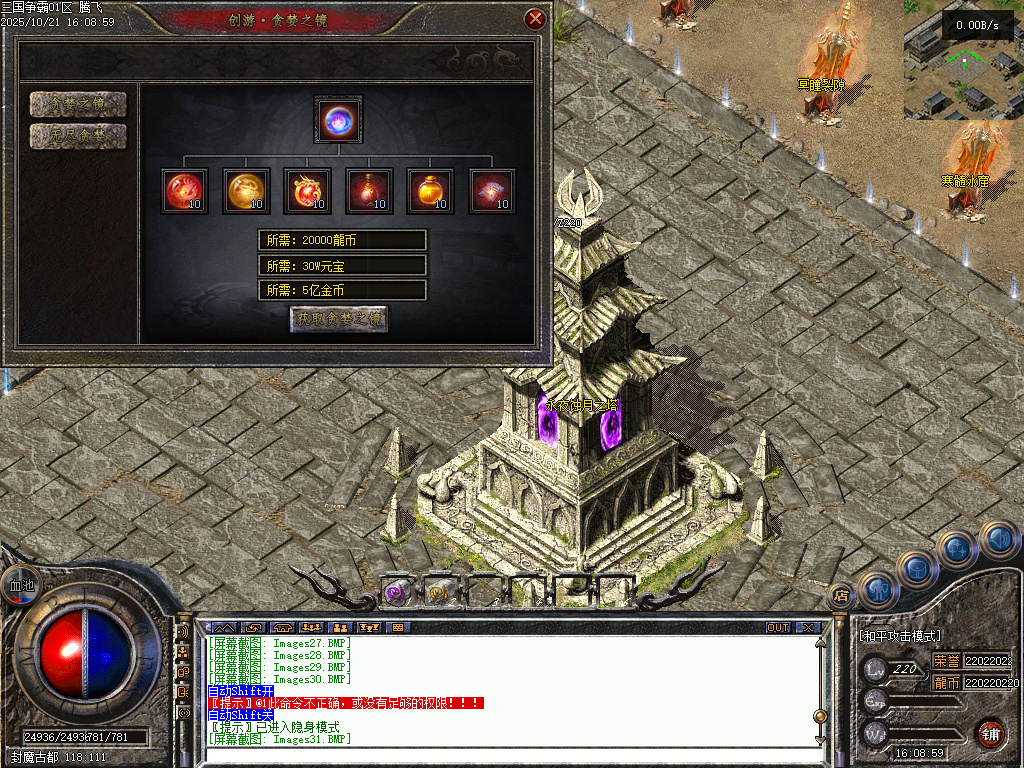Select the purple mirror orb item slot
1024x768 pixels.
[x=338, y=120]
